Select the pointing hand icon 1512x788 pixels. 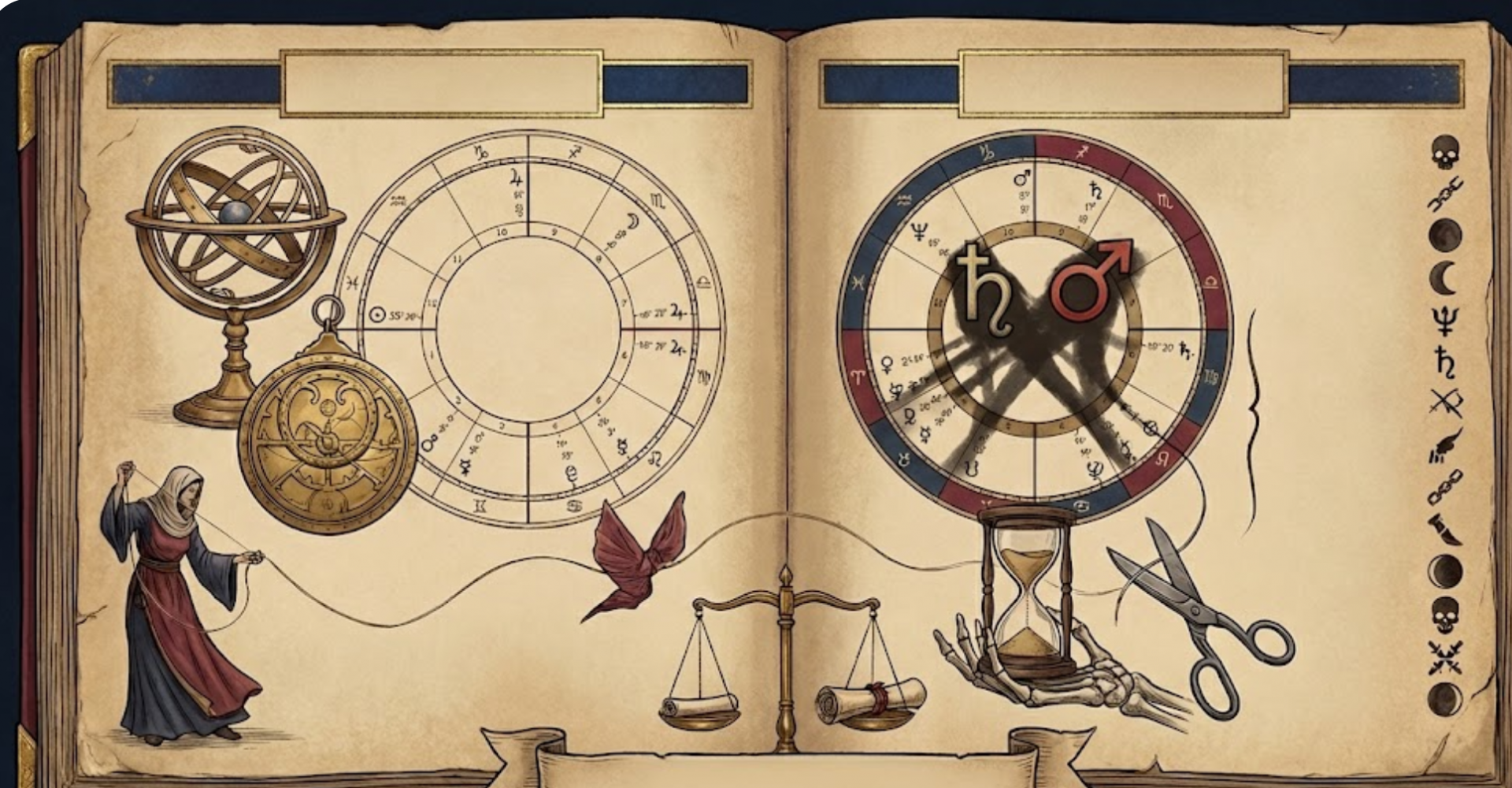[x=1445, y=447]
